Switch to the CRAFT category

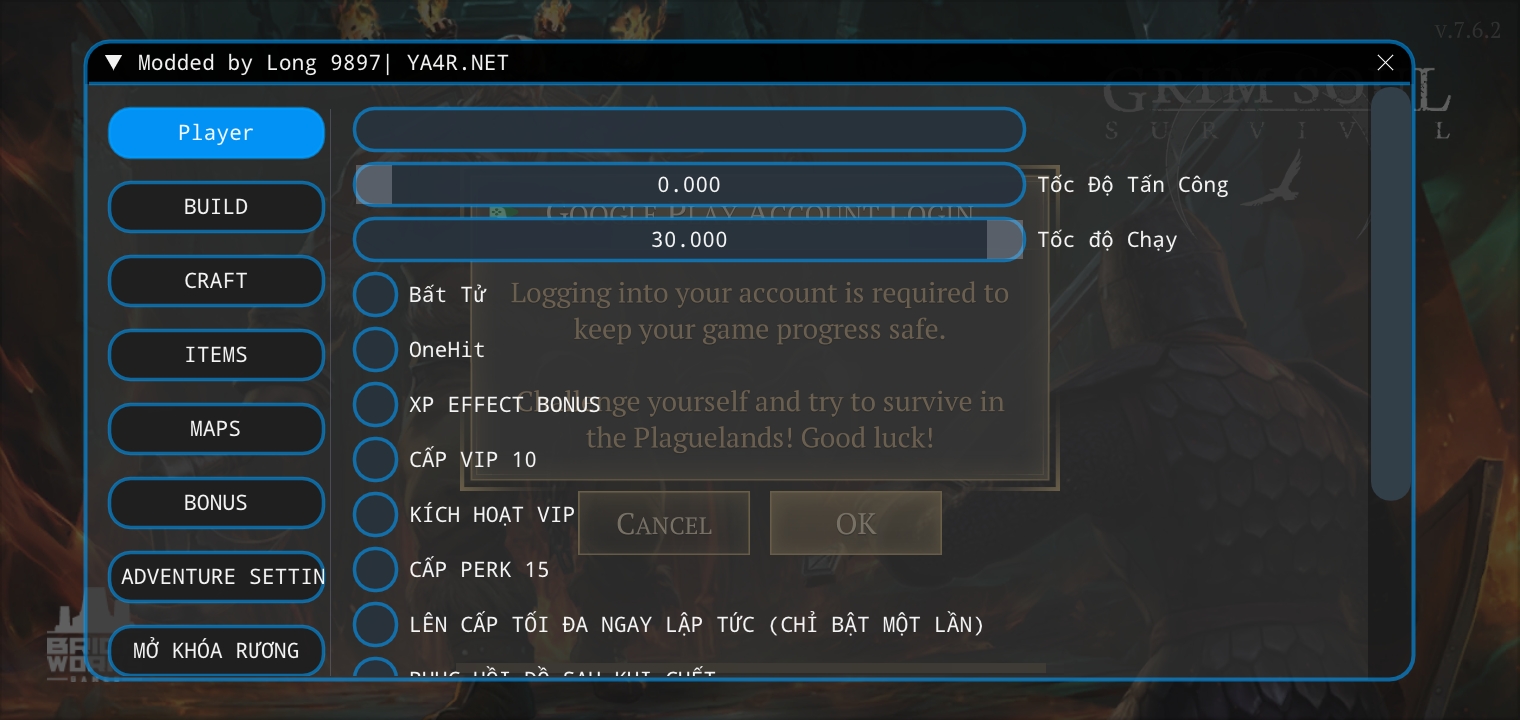click(x=216, y=281)
